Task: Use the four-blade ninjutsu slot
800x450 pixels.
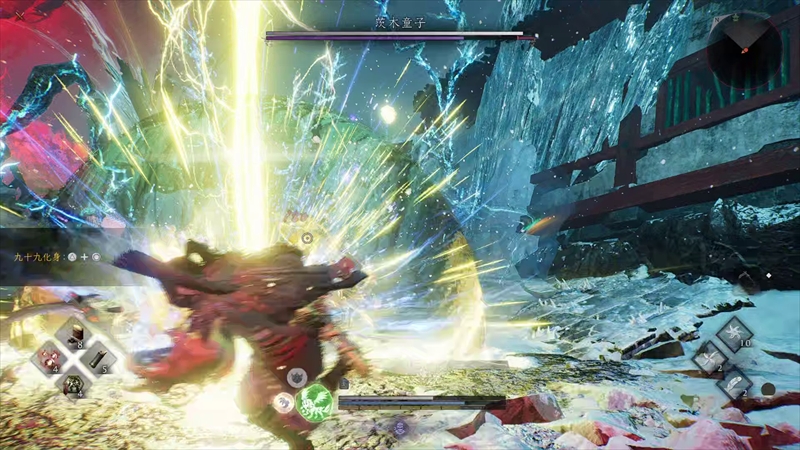Action: [x=710, y=356]
